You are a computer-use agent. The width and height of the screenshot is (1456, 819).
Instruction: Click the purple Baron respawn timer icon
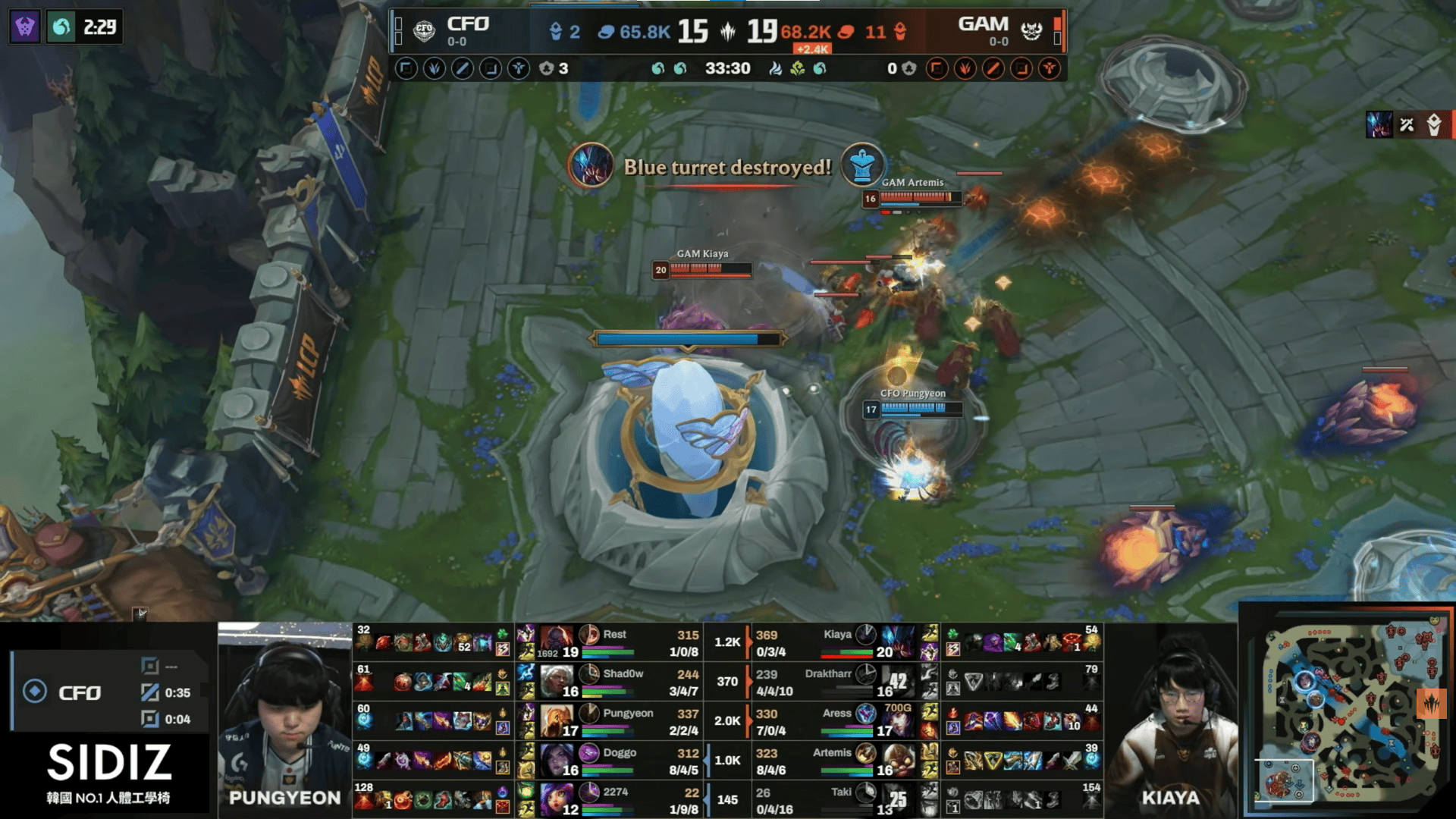pos(25,27)
